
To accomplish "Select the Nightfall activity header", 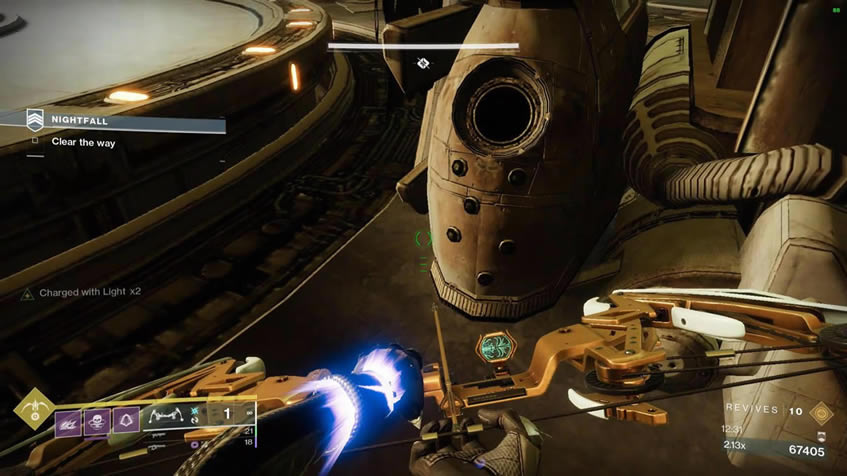I will click(78, 121).
